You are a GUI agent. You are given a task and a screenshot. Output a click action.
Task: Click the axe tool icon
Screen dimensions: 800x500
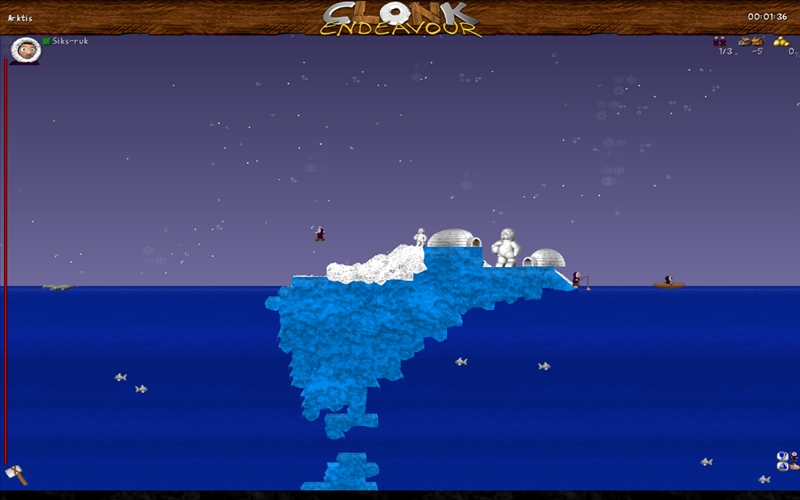(x=15, y=472)
